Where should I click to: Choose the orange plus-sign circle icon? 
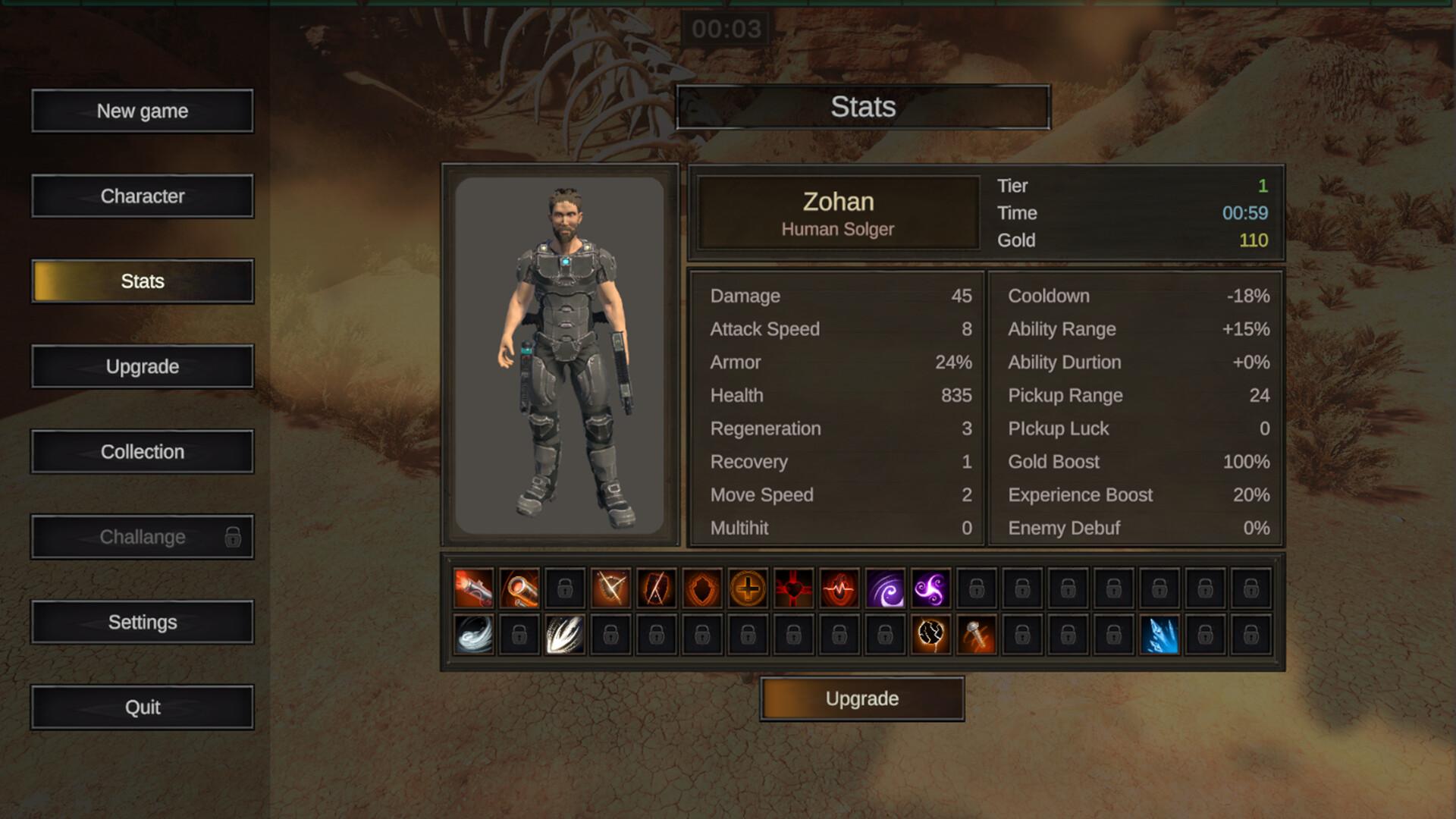coord(748,588)
